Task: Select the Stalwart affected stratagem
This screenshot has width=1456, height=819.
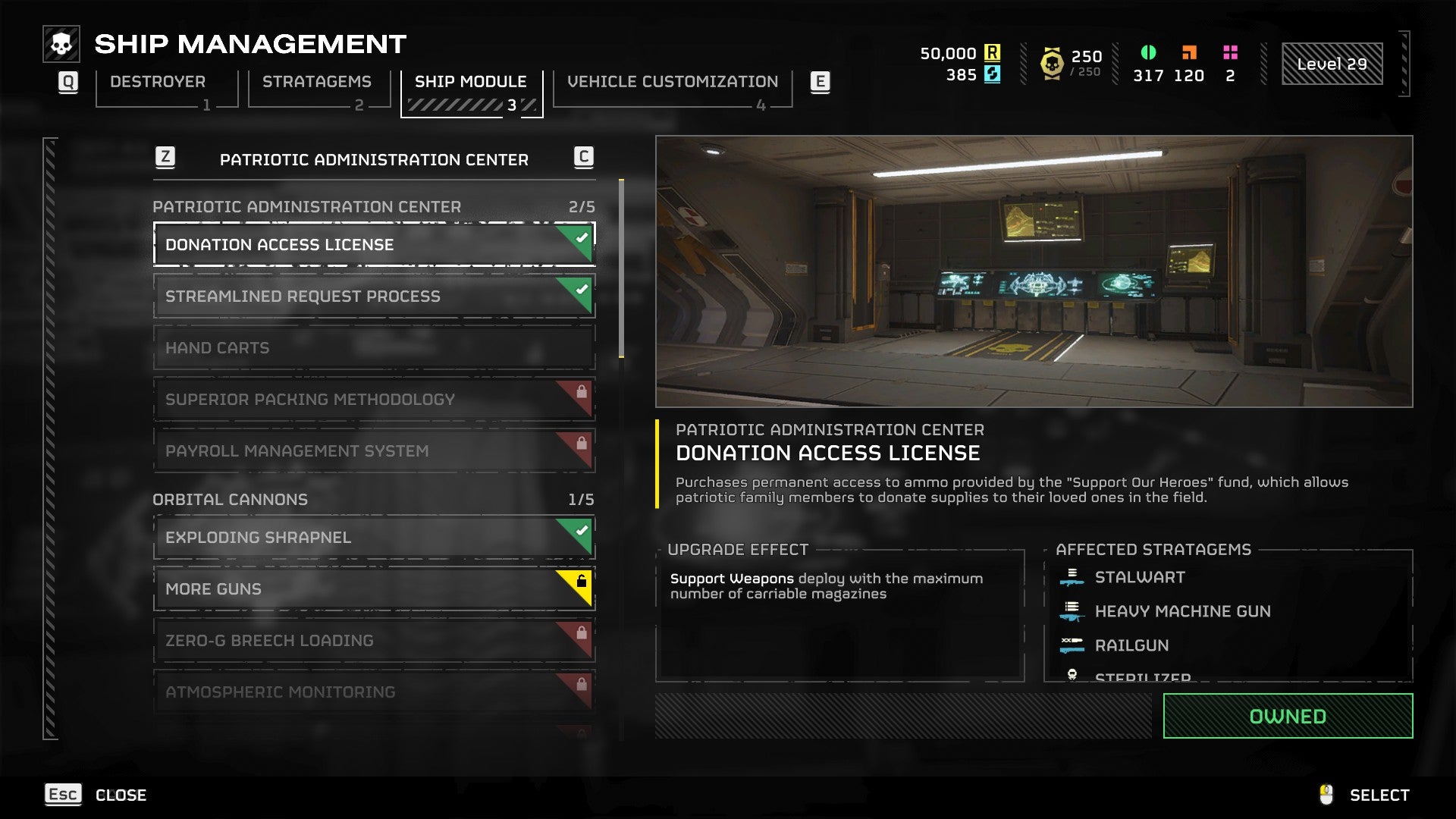Action: pyautogui.click(x=1139, y=578)
